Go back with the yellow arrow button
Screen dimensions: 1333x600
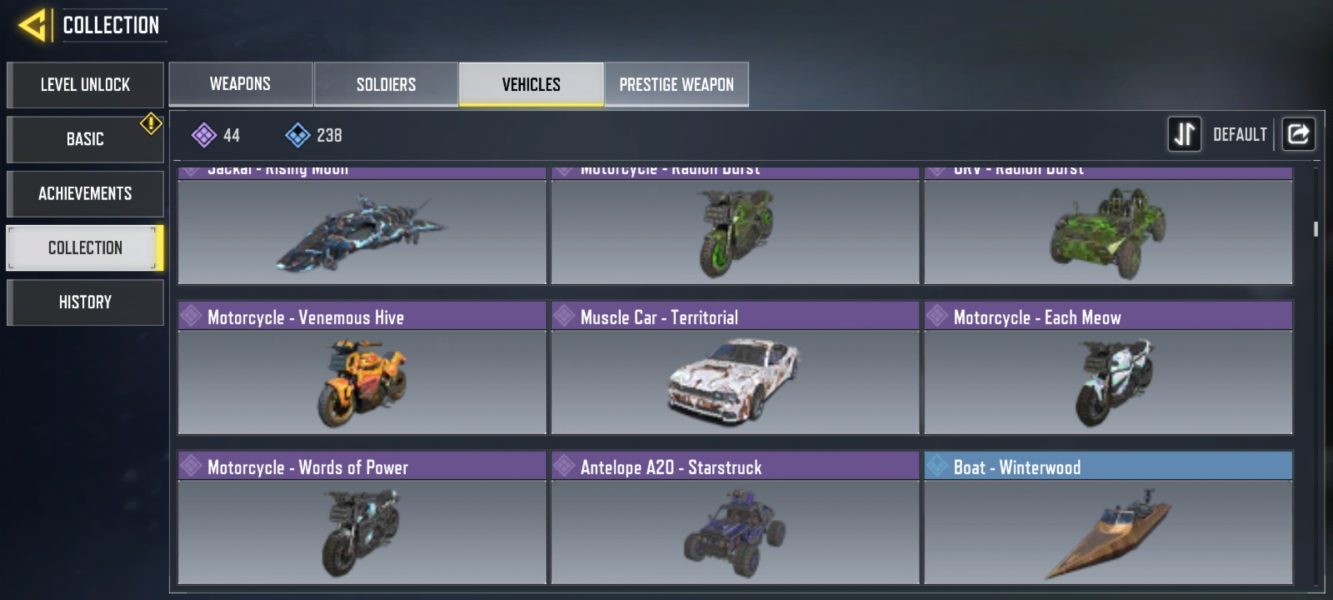click(x=33, y=25)
